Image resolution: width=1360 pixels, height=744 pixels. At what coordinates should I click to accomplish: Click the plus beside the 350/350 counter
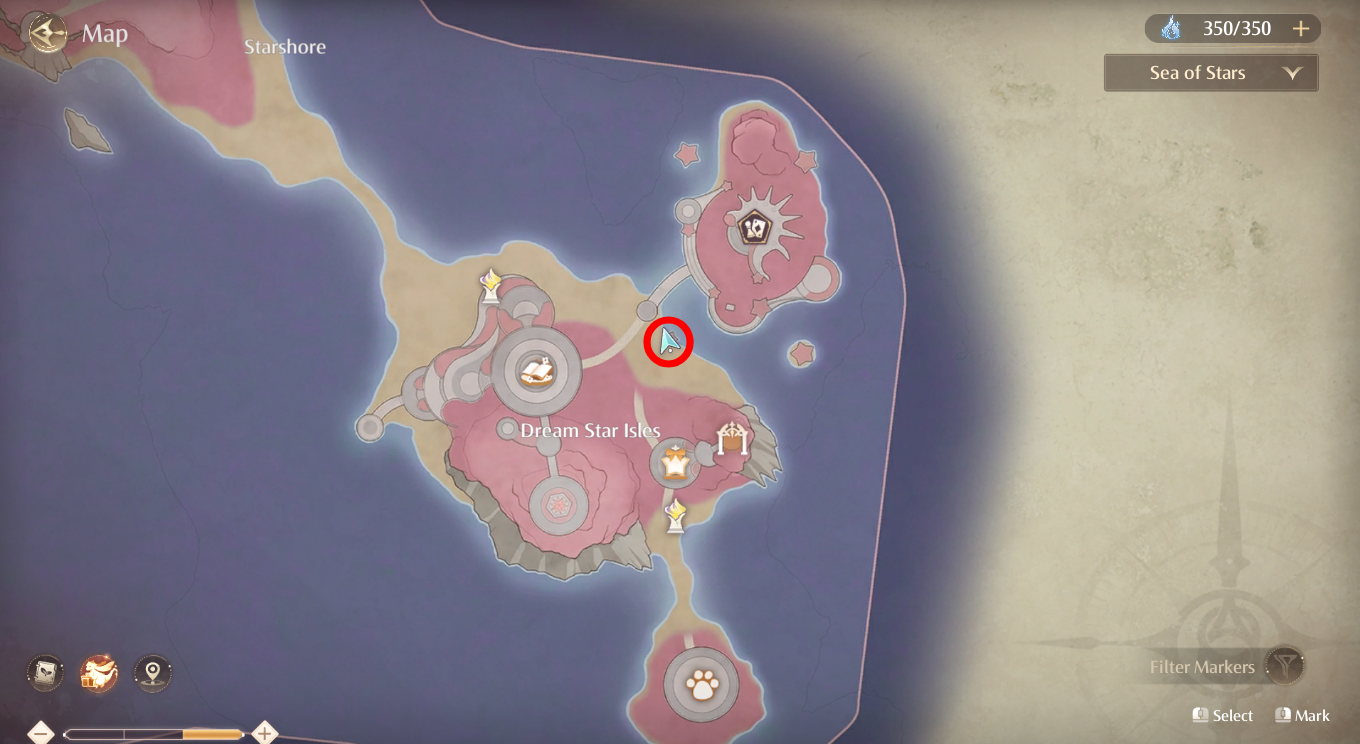click(1301, 28)
